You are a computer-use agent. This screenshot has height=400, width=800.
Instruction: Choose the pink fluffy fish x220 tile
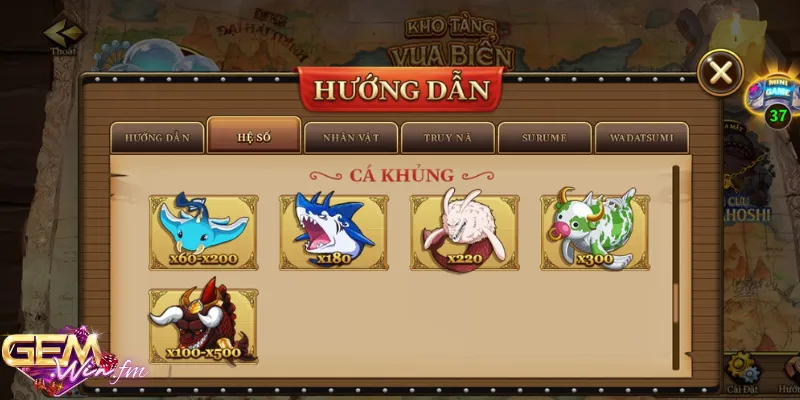(464, 232)
